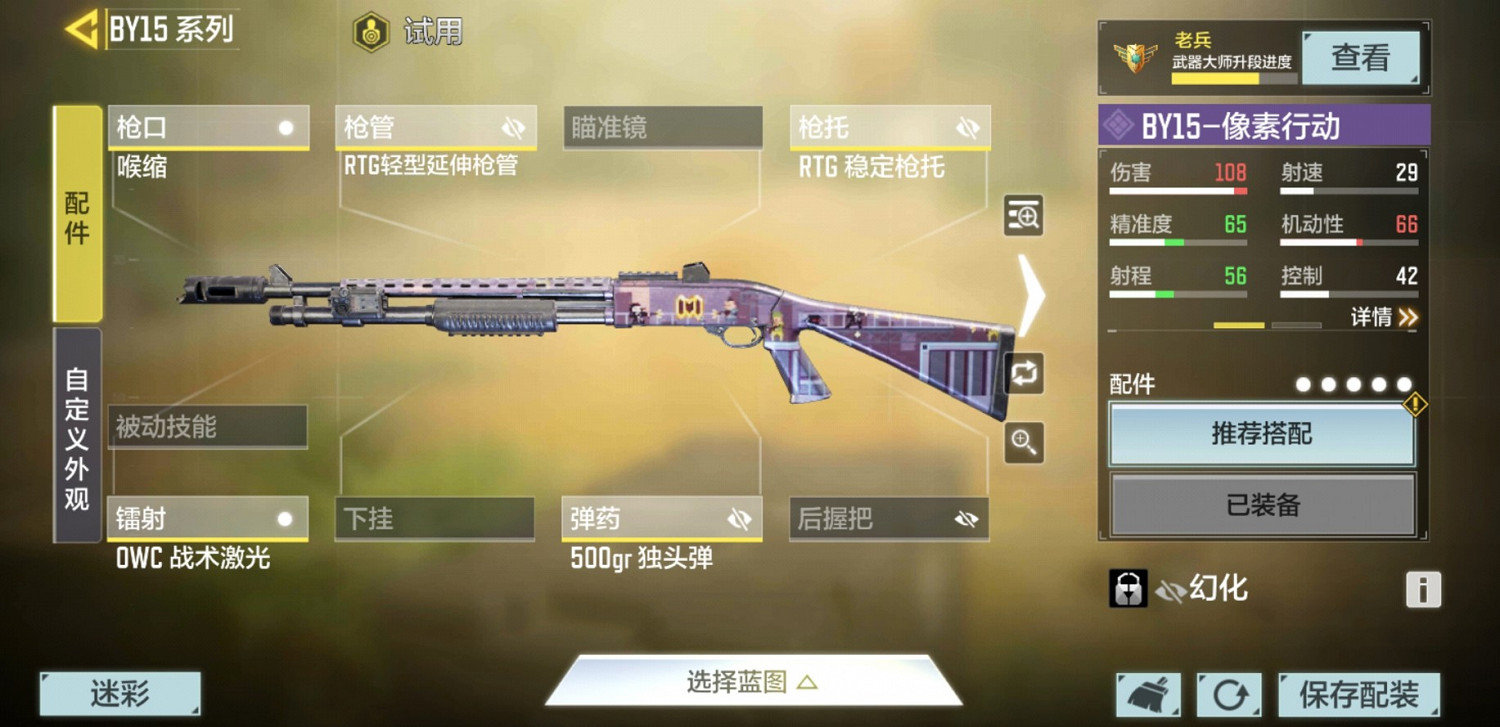Click the lock icon next to 幻化
Image resolution: width=1500 pixels, height=727 pixels.
pos(1126,588)
